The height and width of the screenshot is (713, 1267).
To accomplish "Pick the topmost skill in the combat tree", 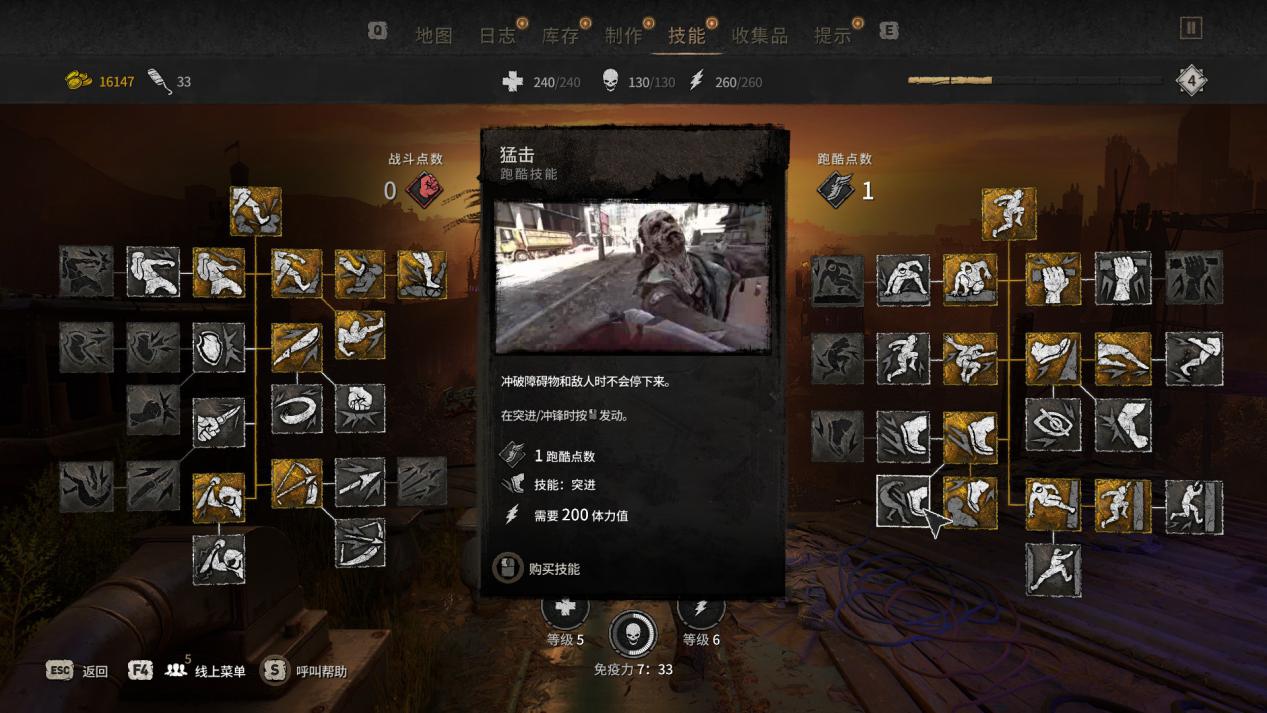I will (x=255, y=211).
